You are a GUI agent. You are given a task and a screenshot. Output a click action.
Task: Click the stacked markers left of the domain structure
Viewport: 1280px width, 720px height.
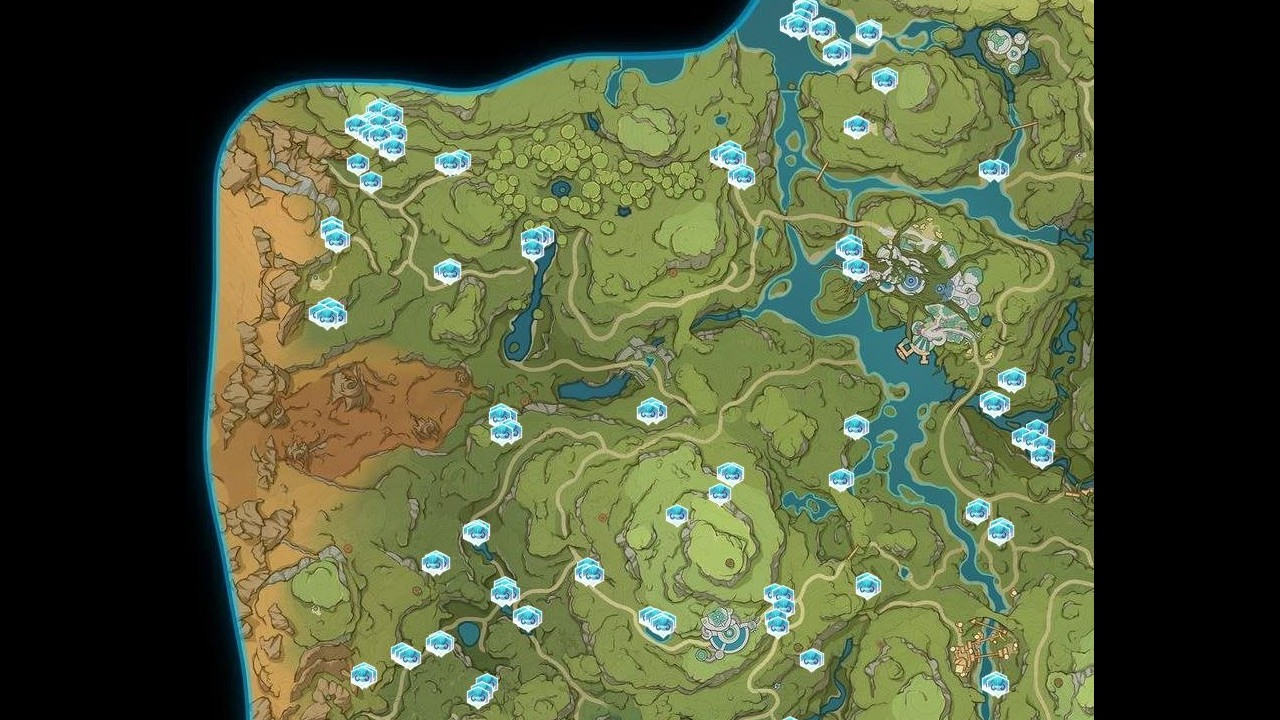coord(655,620)
